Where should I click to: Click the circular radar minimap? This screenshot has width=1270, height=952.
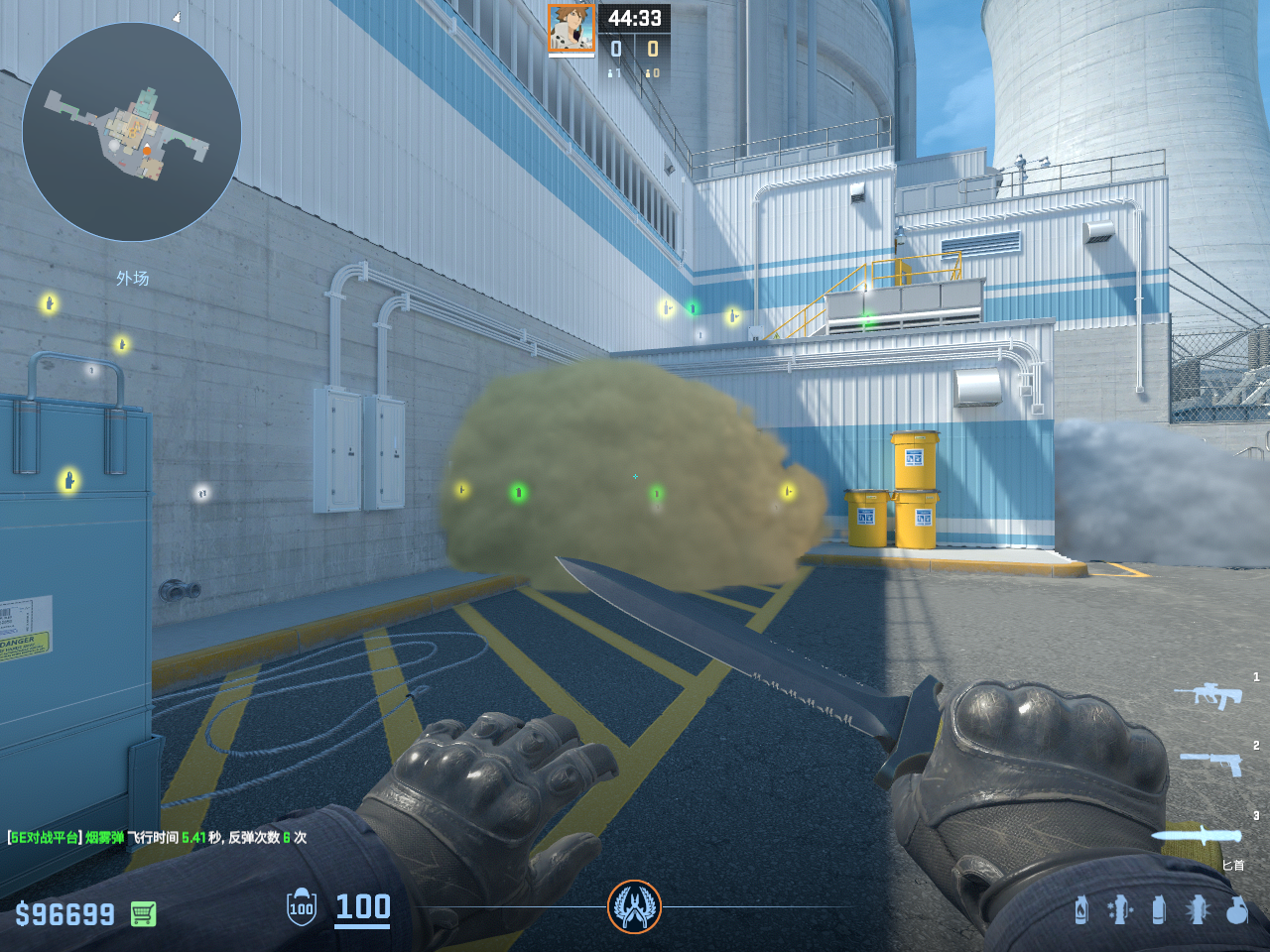point(131,132)
